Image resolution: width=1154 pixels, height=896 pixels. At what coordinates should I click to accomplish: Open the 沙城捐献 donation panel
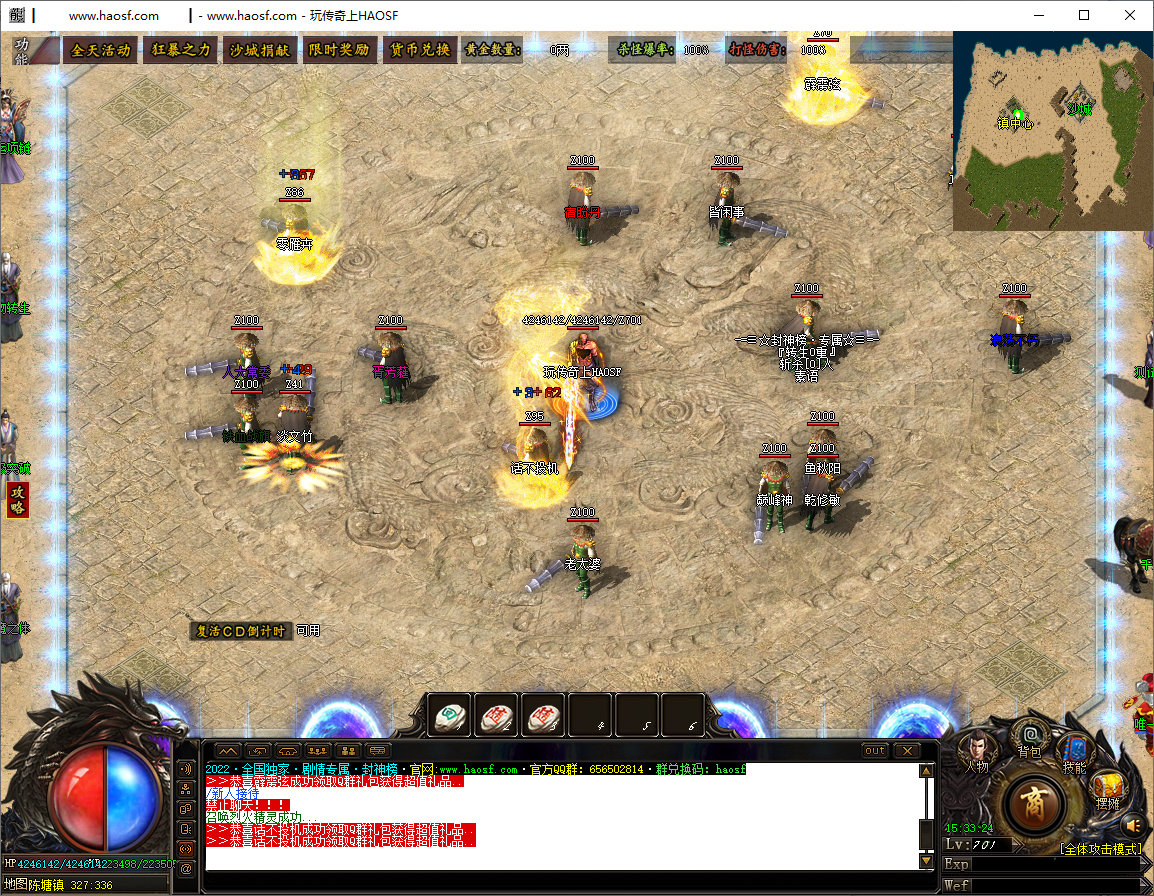pos(260,50)
